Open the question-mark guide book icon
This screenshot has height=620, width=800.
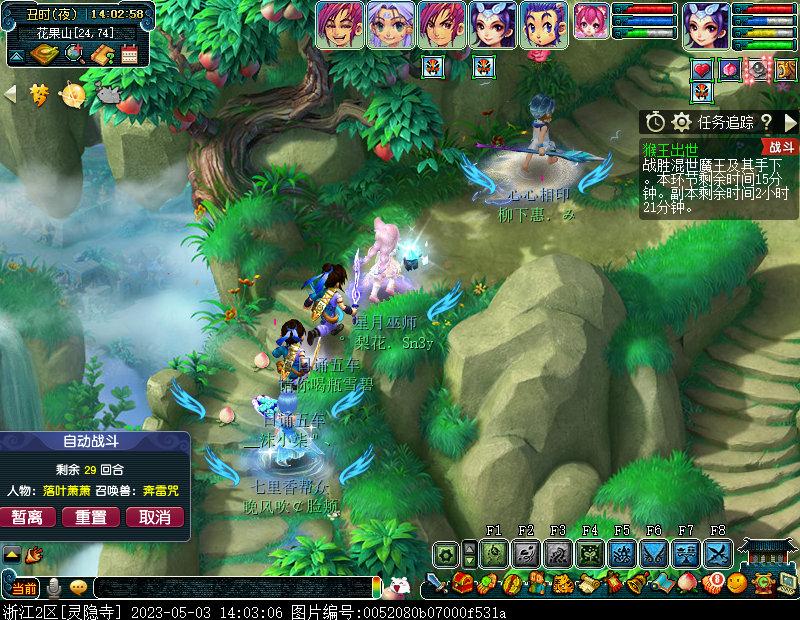click(101, 54)
